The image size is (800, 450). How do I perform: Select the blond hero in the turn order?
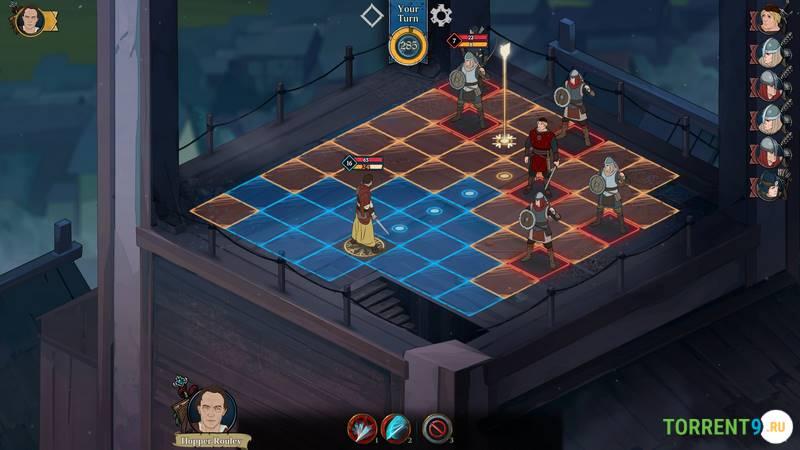tap(768, 18)
